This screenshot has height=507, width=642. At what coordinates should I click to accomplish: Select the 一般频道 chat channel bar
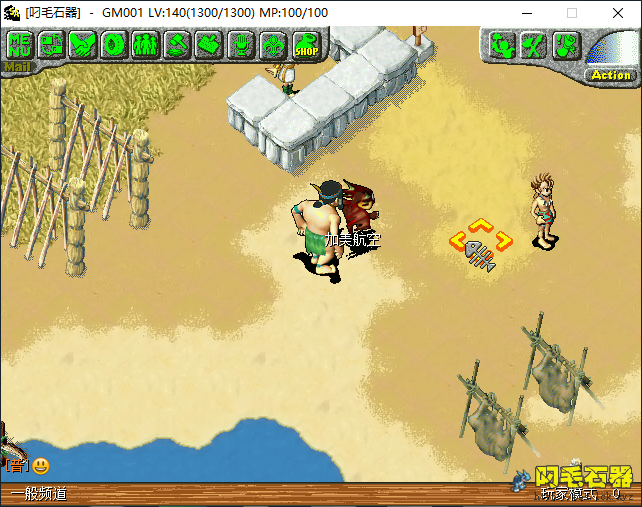[x=40, y=494]
